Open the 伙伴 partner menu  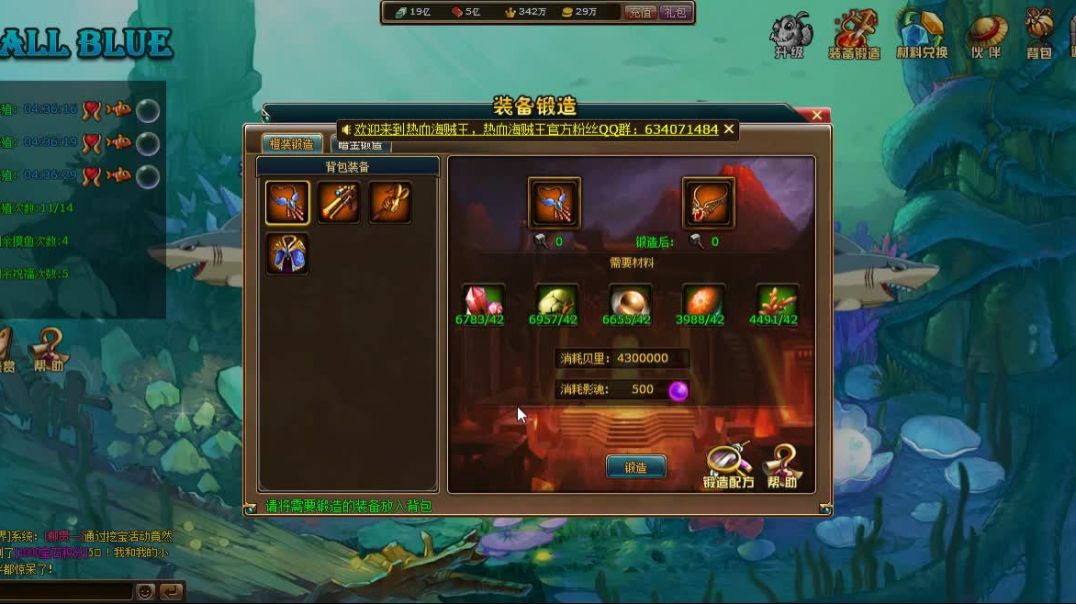[985, 36]
